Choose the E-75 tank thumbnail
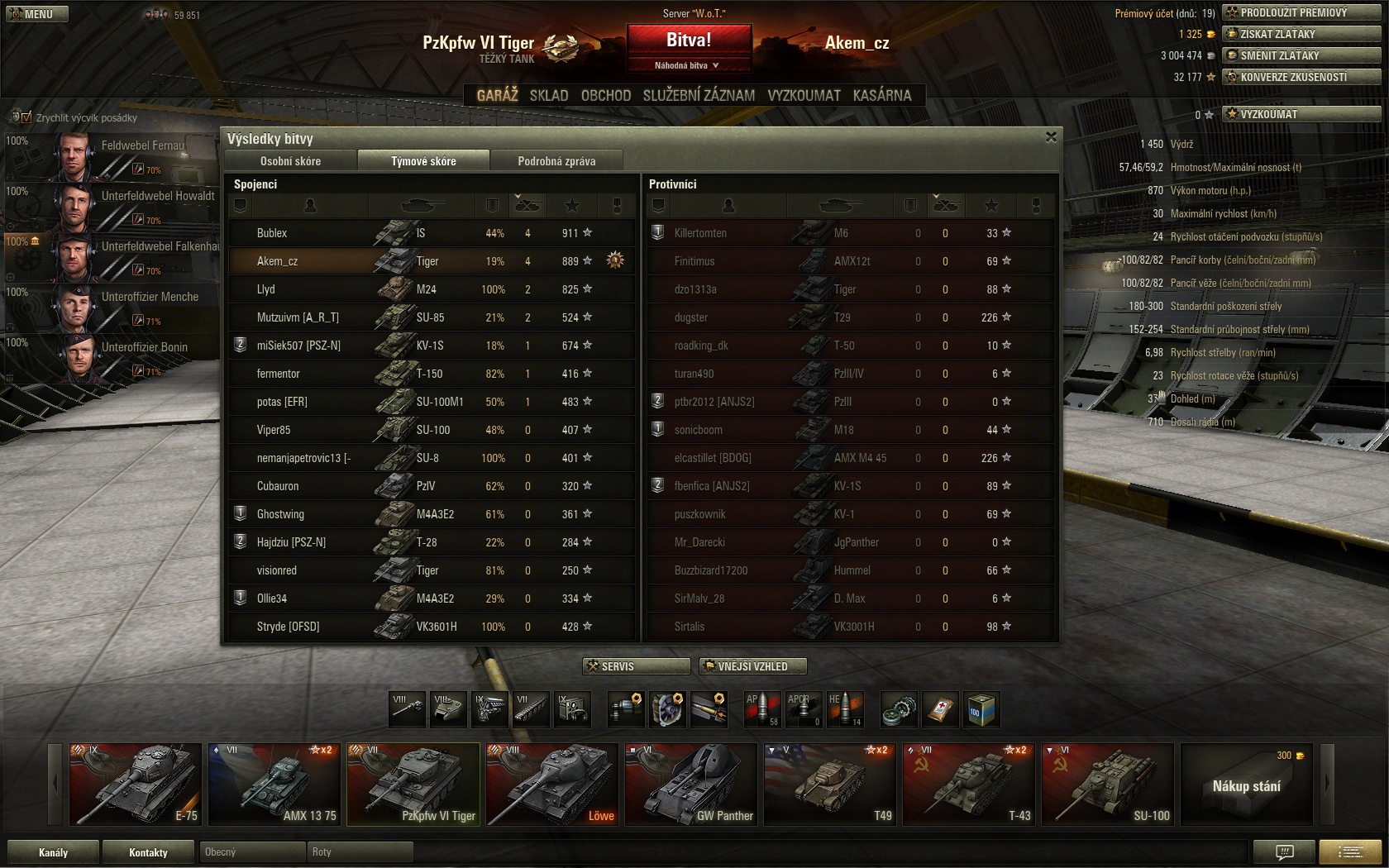 [x=136, y=784]
